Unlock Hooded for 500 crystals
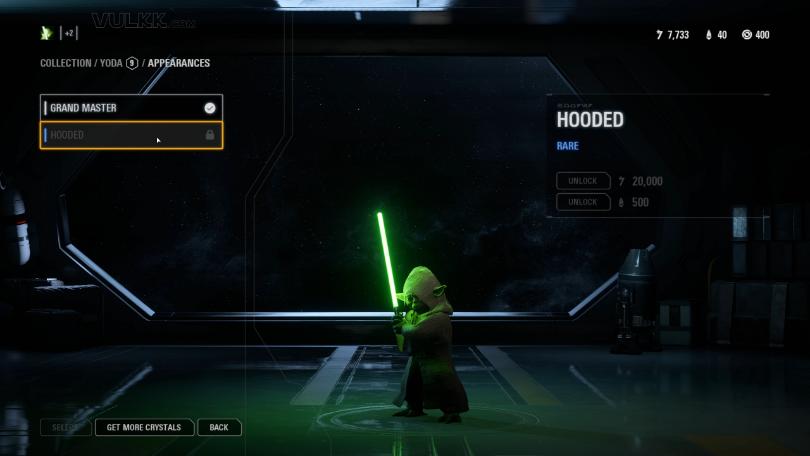Image resolution: width=810 pixels, height=456 pixels. (x=583, y=202)
